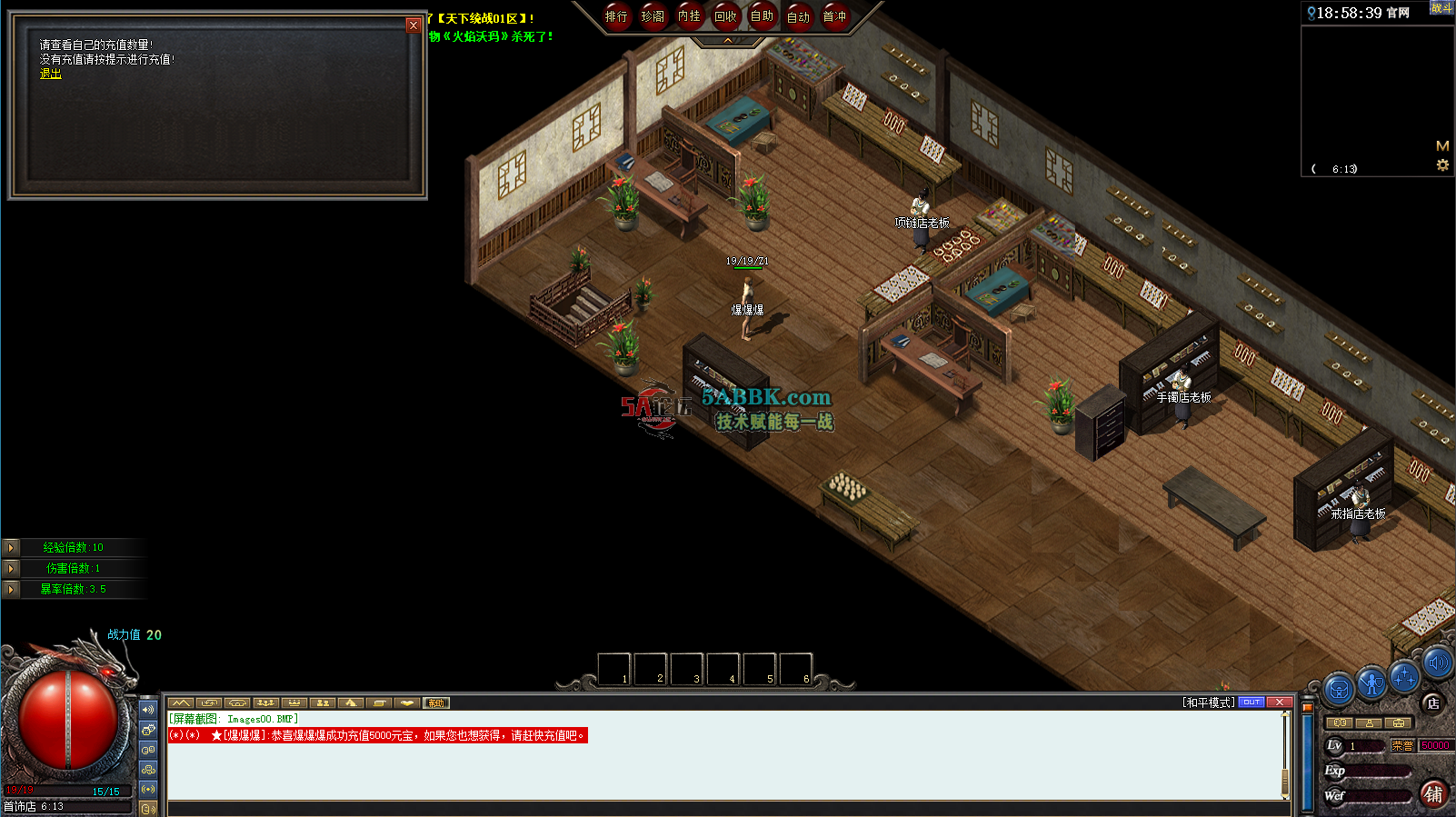Open the 排行 ranking menu
This screenshot has height=817, width=1456.
point(616,16)
